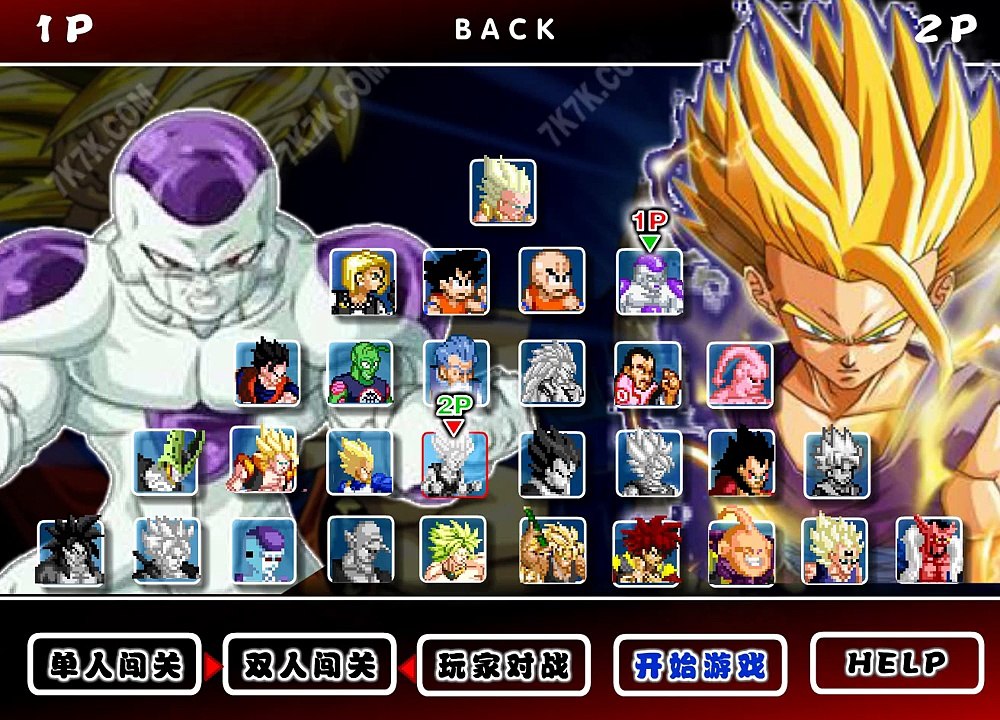This screenshot has width=1000, height=720.
Task: Switch to 玩家对战 versus mode
Action: (x=503, y=664)
